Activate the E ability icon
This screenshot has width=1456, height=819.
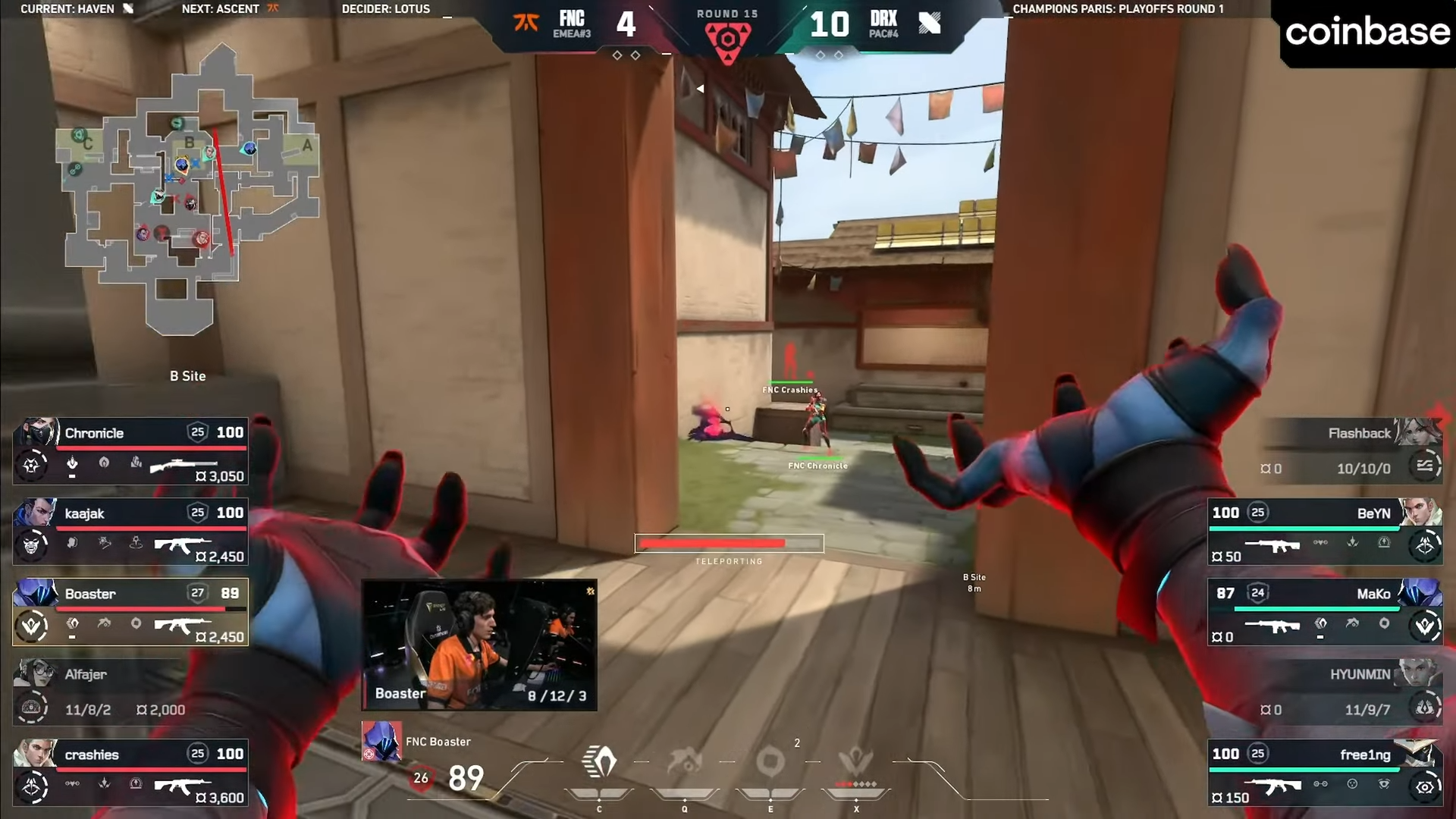click(770, 762)
